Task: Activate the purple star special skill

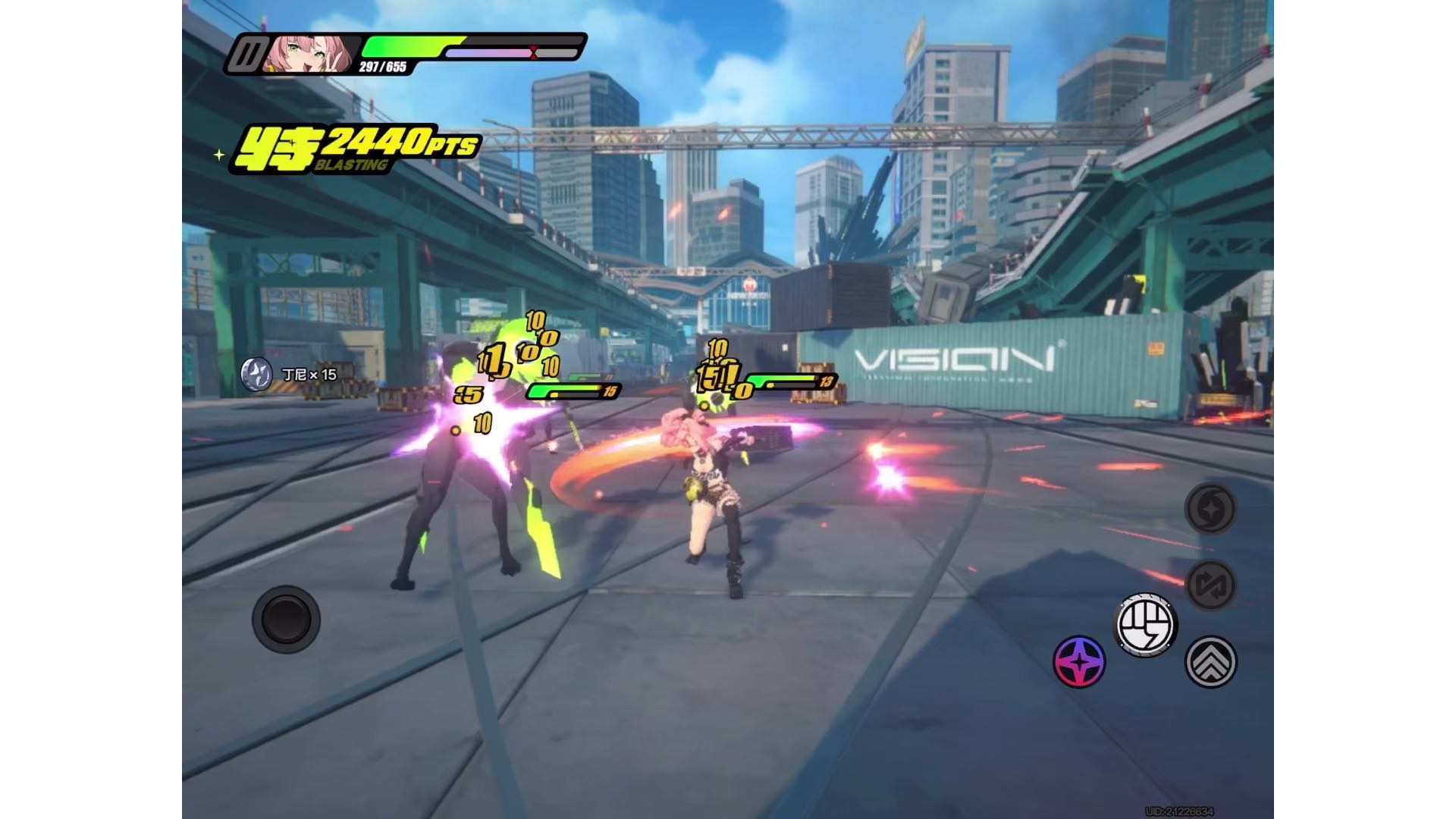Action: pyautogui.click(x=1079, y=661)
